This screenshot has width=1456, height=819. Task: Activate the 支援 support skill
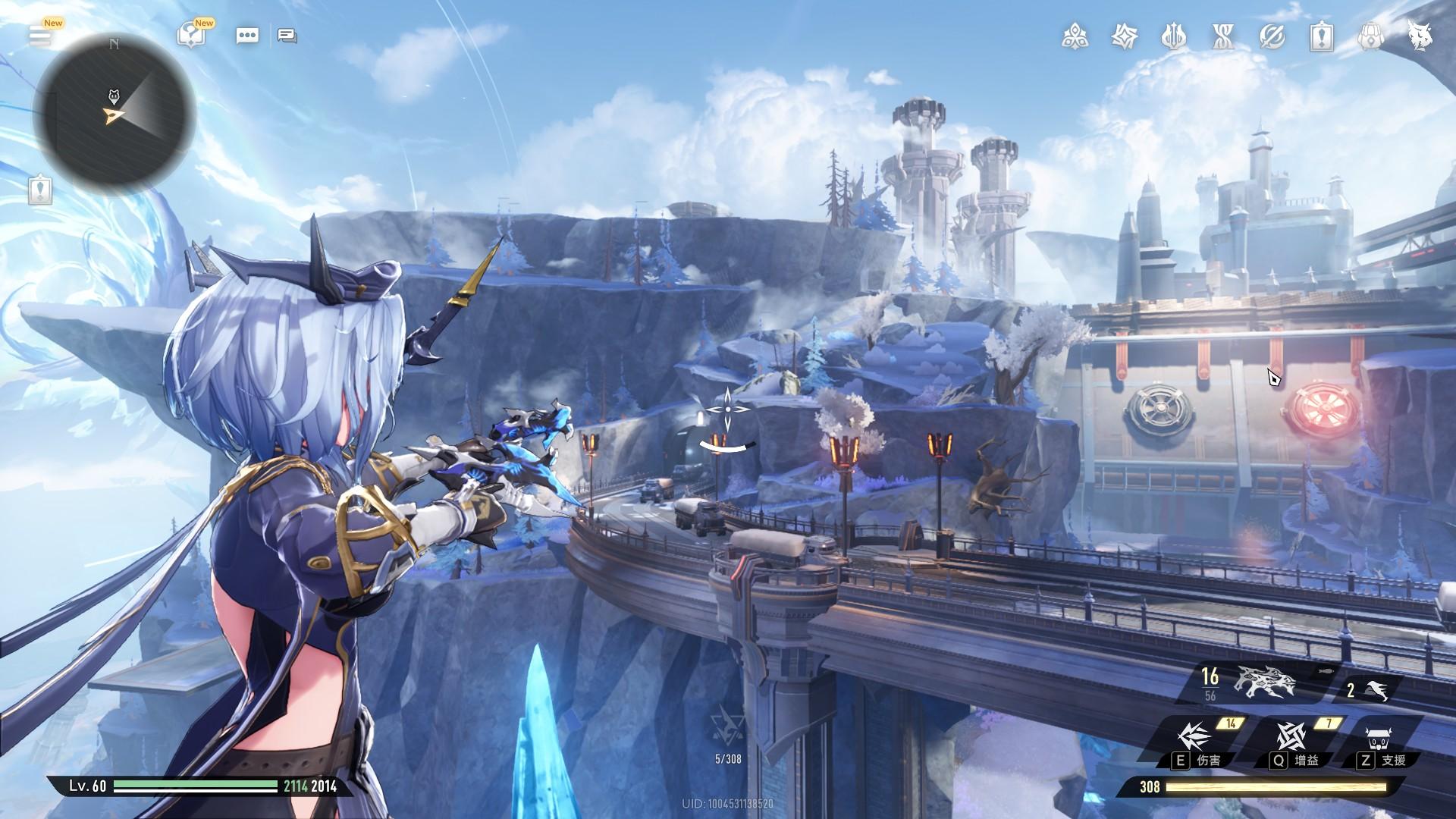pos(1382,741)
